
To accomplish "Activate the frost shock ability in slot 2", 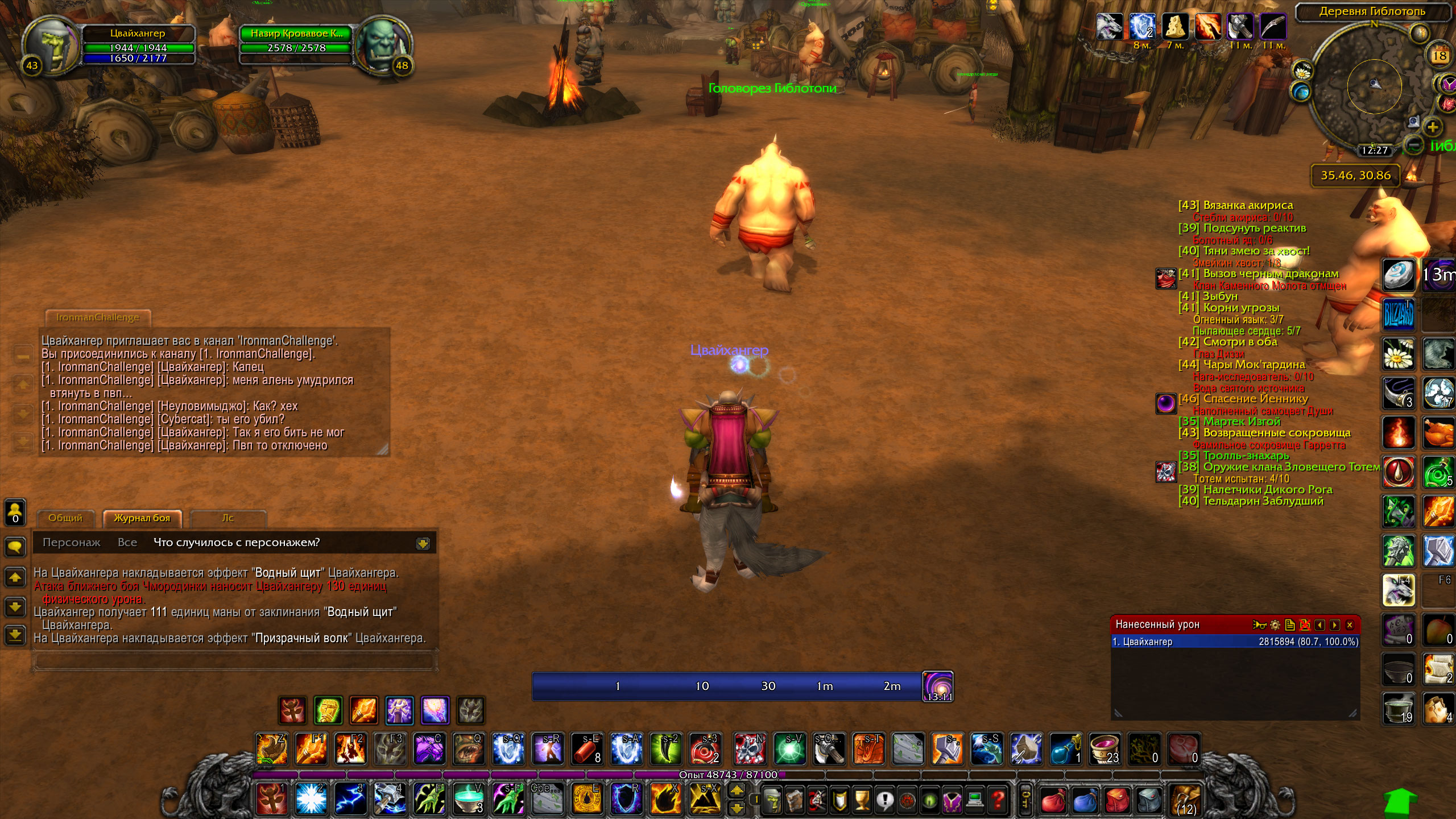I will (311, 798).
